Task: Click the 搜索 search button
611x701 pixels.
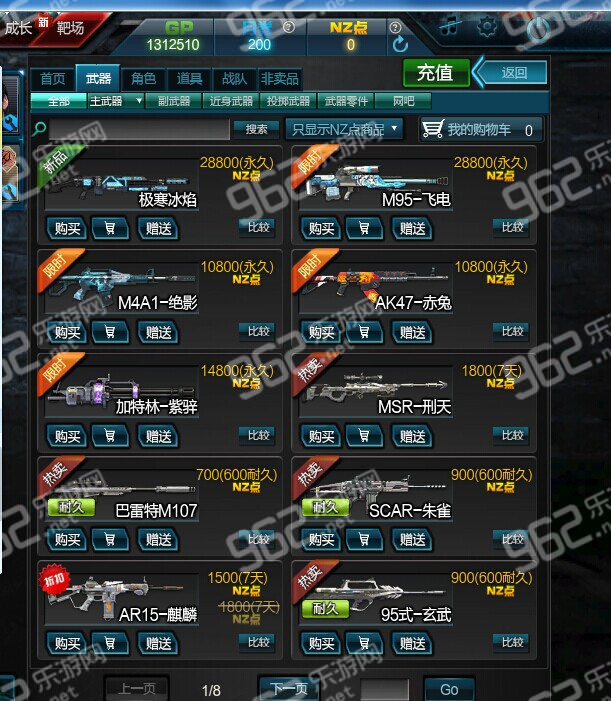Action: point(256,129)
